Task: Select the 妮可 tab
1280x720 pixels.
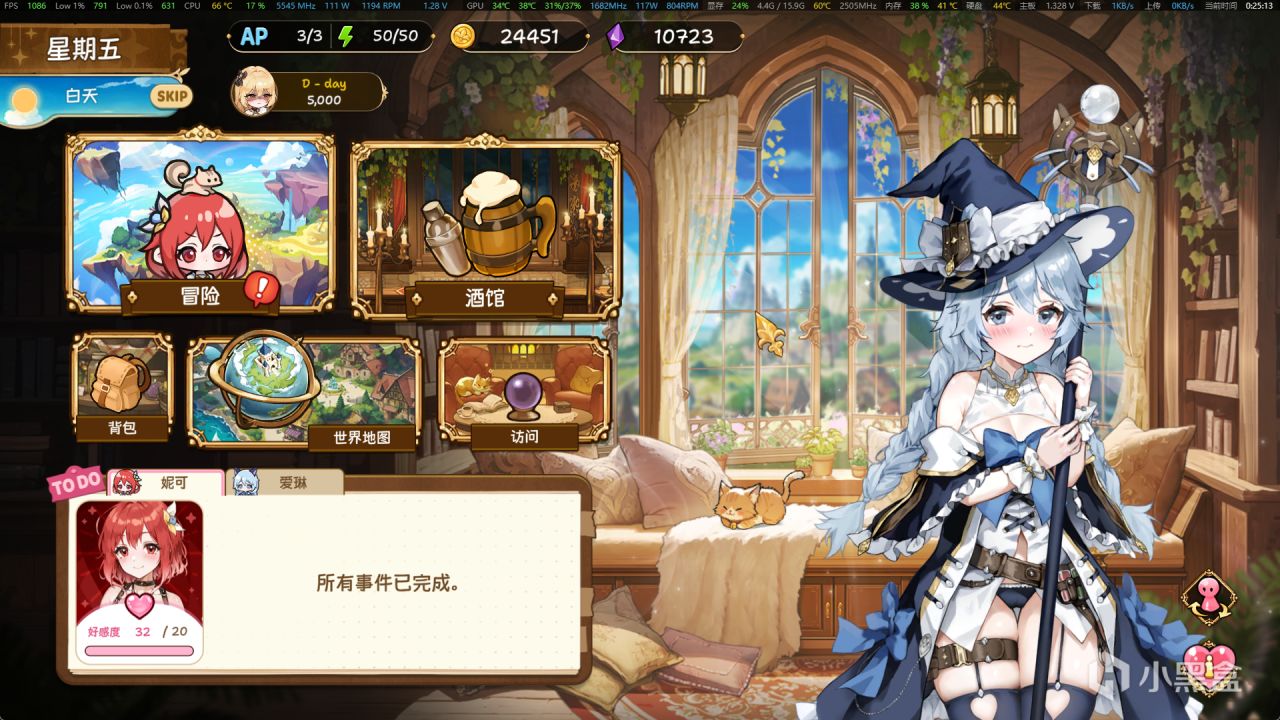Action: [x=163, y=480]
